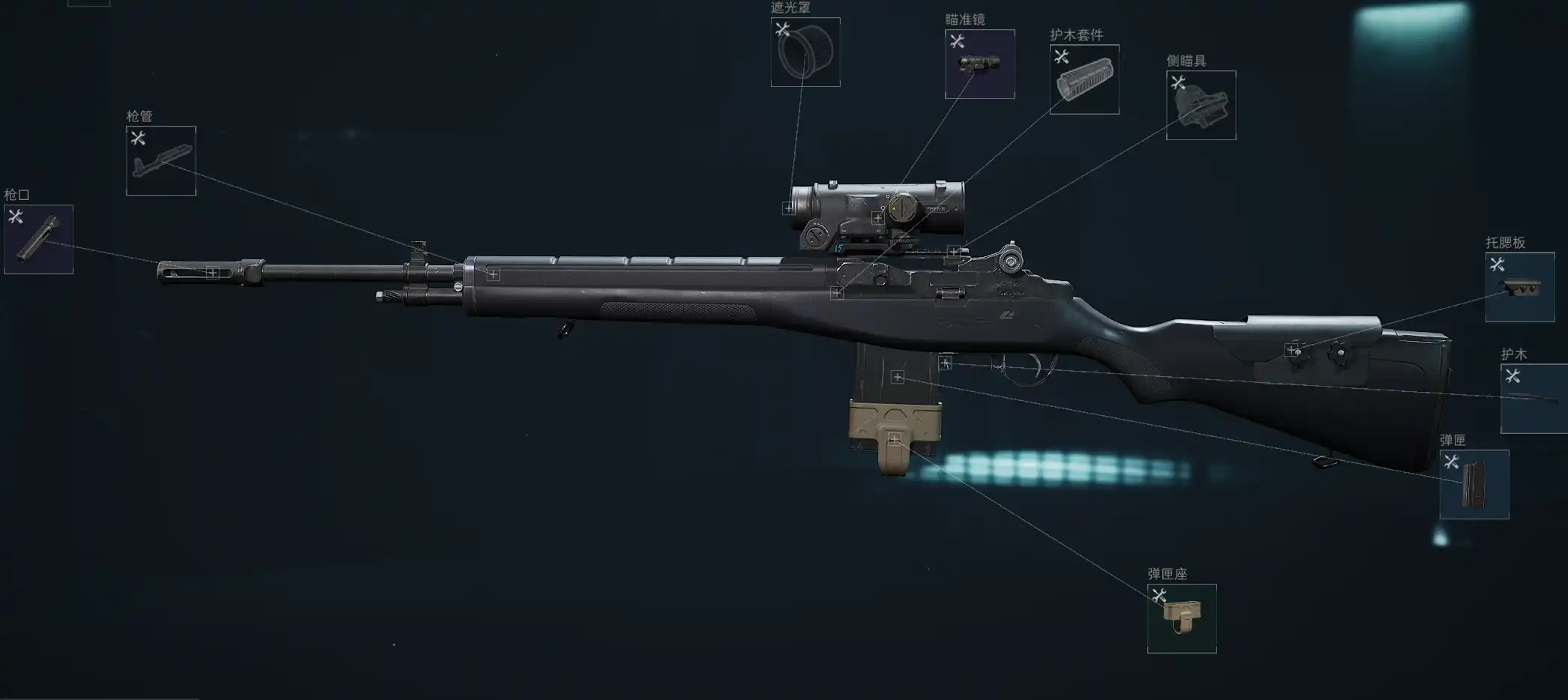The height and width of the screenshot is (700, 1568).
Task: Choose the 弹匣 magazine attachment slot
Action: (1474, 484)
